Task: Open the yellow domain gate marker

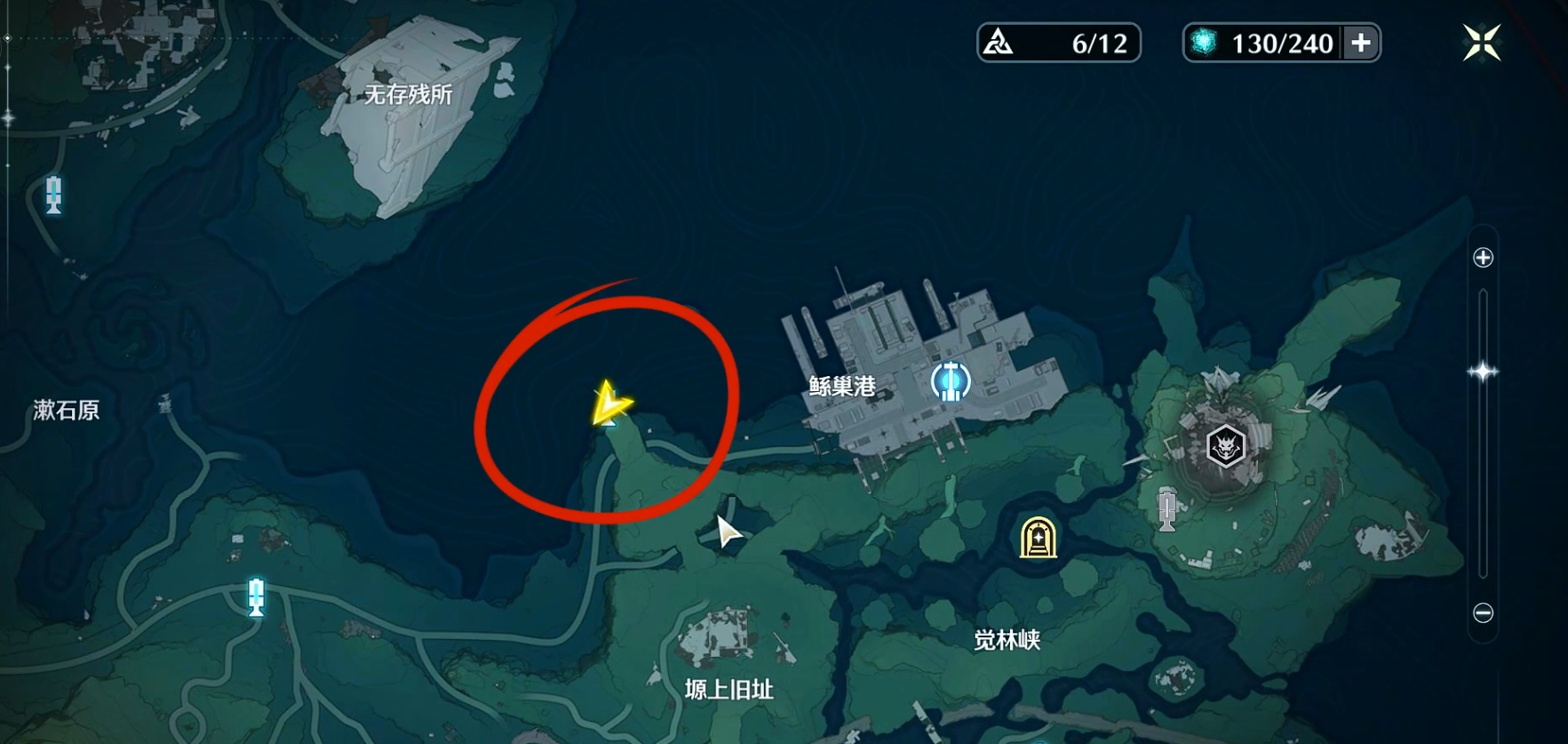Action: [x=1038, y=538]
